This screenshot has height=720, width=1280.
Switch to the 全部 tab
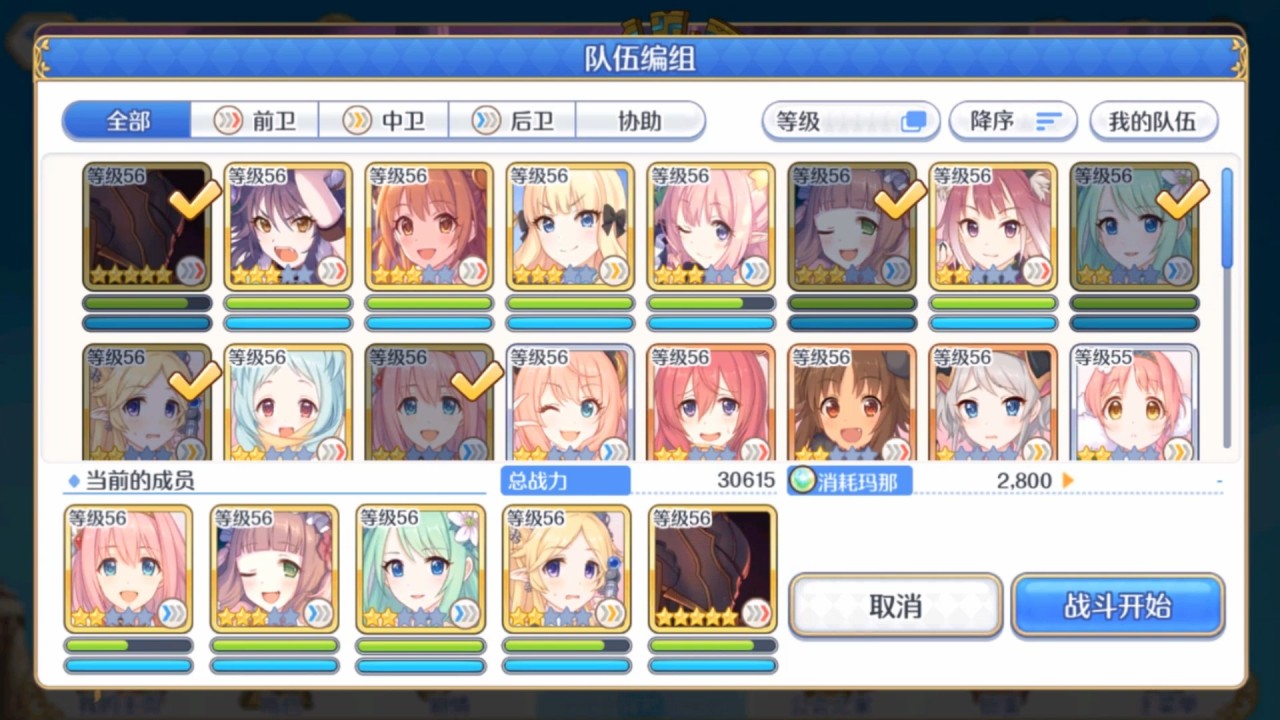pos(128,121)
